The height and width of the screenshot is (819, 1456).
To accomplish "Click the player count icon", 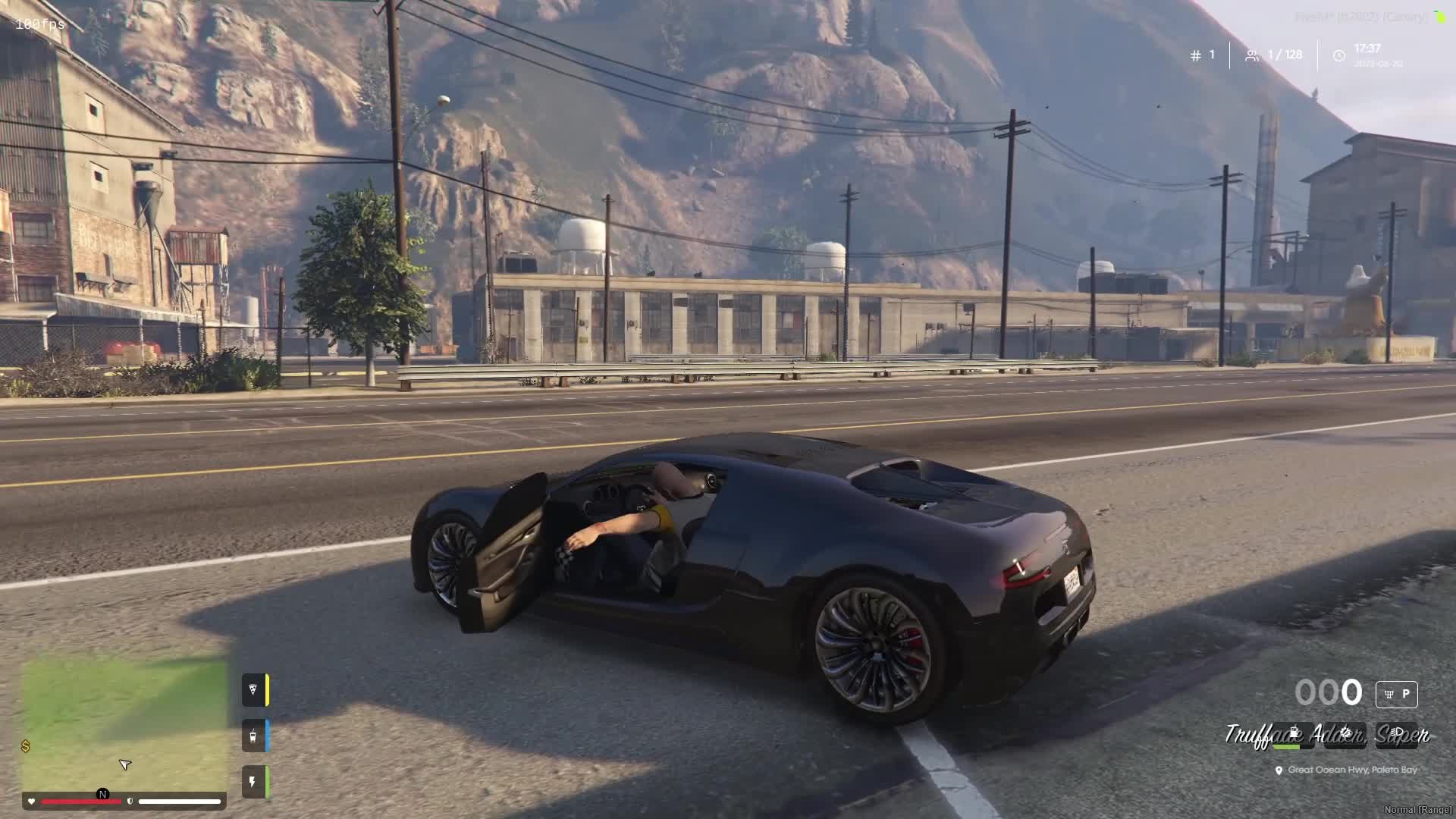I will click(x=1252, y=55).
